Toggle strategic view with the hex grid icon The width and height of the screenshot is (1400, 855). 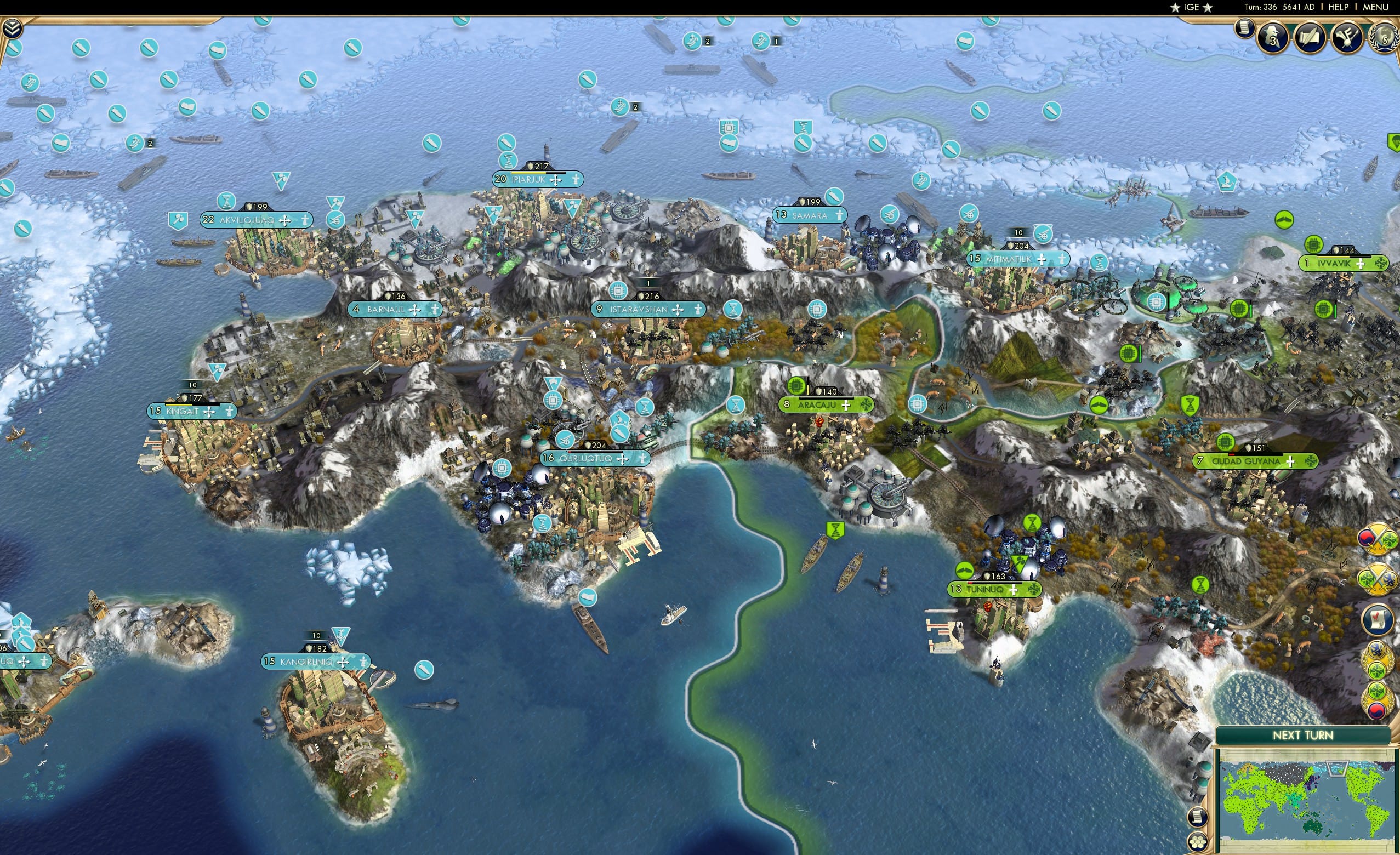[1198, 842]
